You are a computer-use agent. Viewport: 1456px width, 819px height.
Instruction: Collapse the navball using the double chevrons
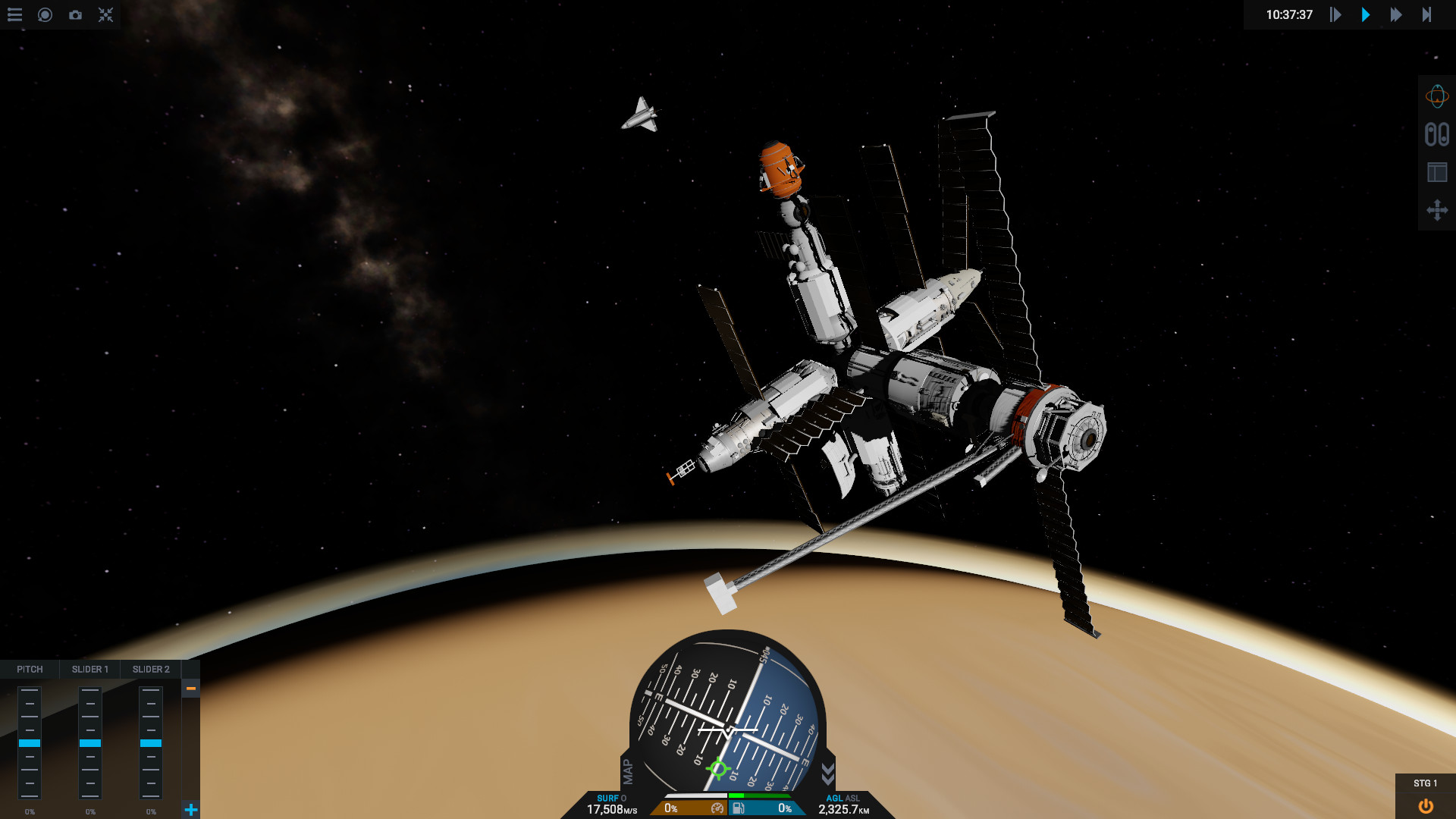click(x=827, y=773)
